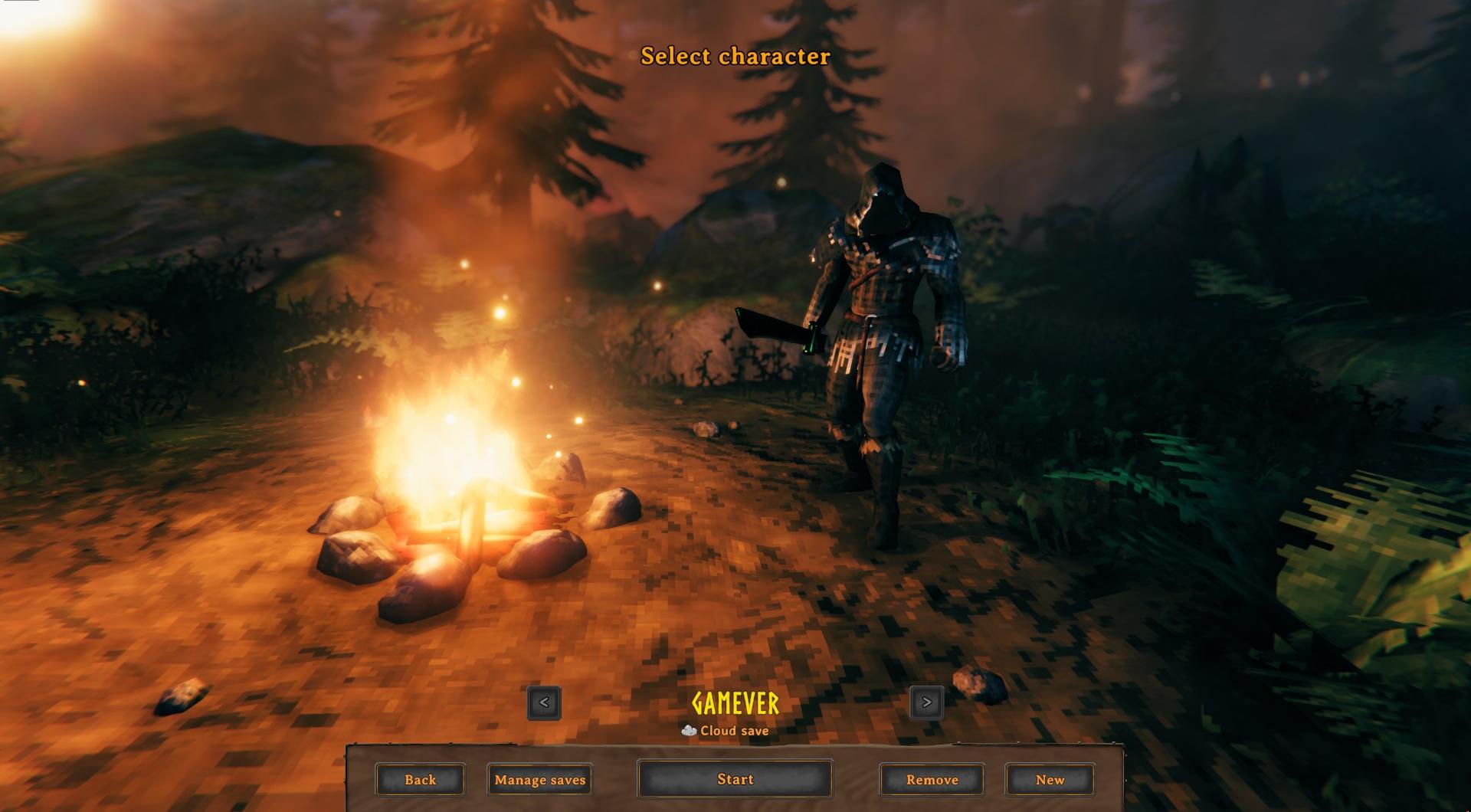Click the Cloud save label
This screenshot has width=1471, height=812.
point(734,731)
